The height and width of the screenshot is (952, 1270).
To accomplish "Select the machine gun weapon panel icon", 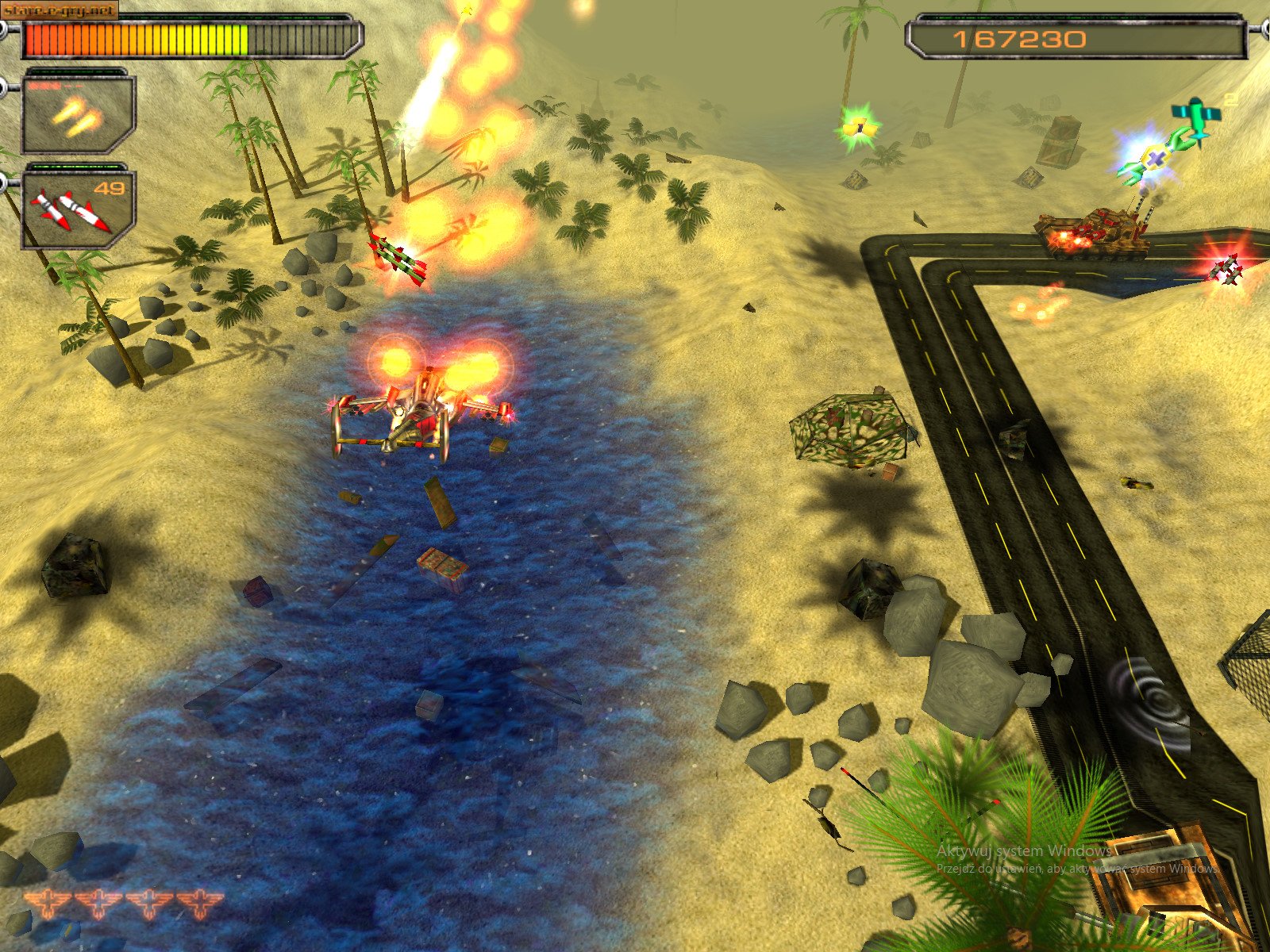I will [75, 115].
